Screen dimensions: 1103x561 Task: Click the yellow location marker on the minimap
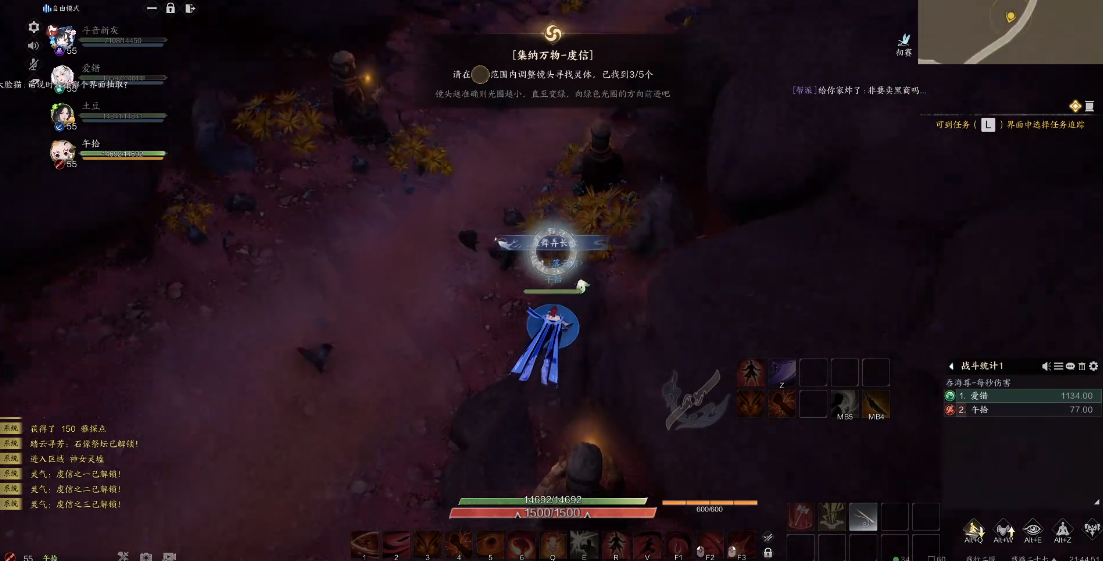click(x=1010, y=17)
